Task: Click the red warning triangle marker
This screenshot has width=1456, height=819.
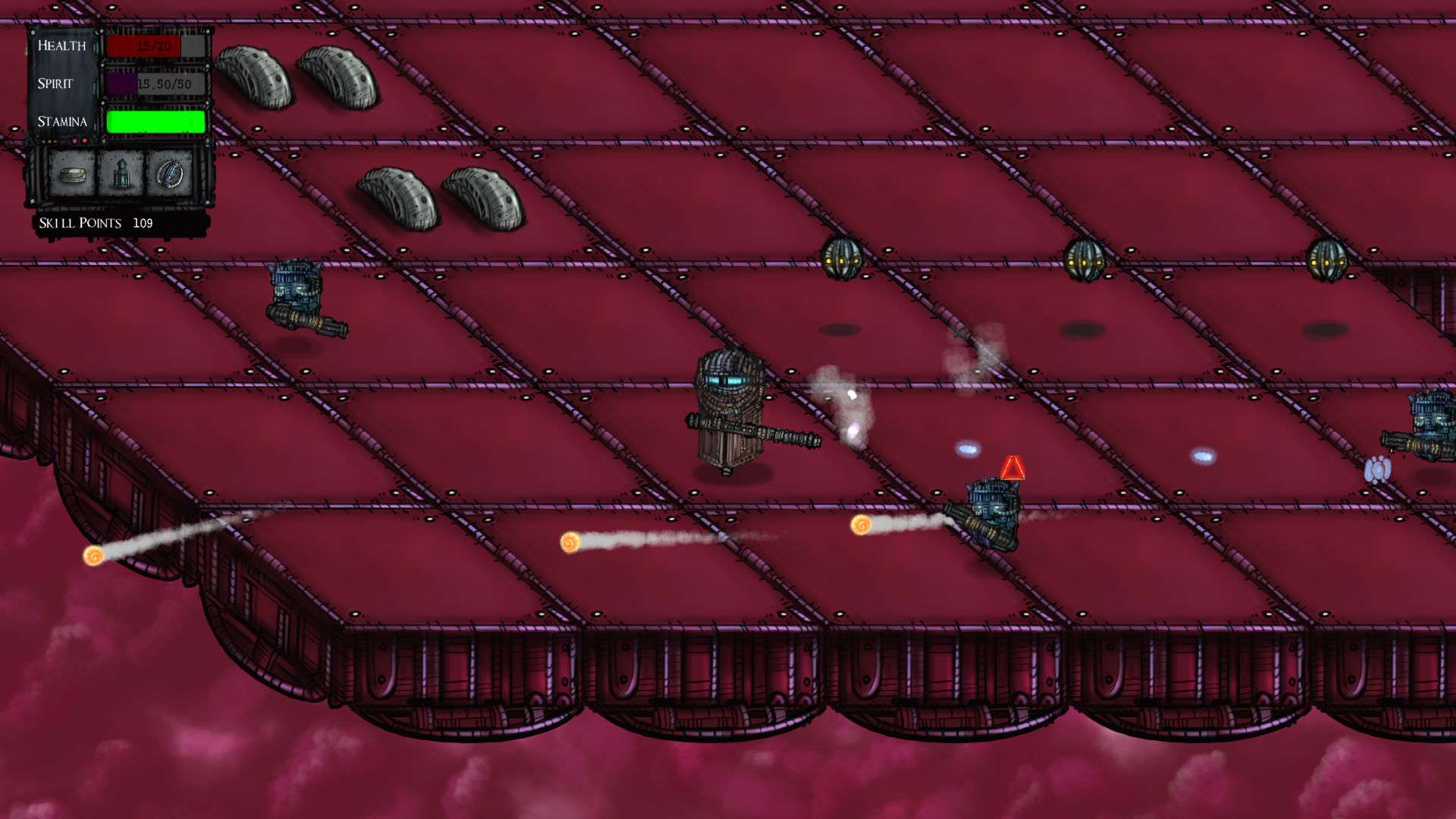Action: tap(1014, 469)
